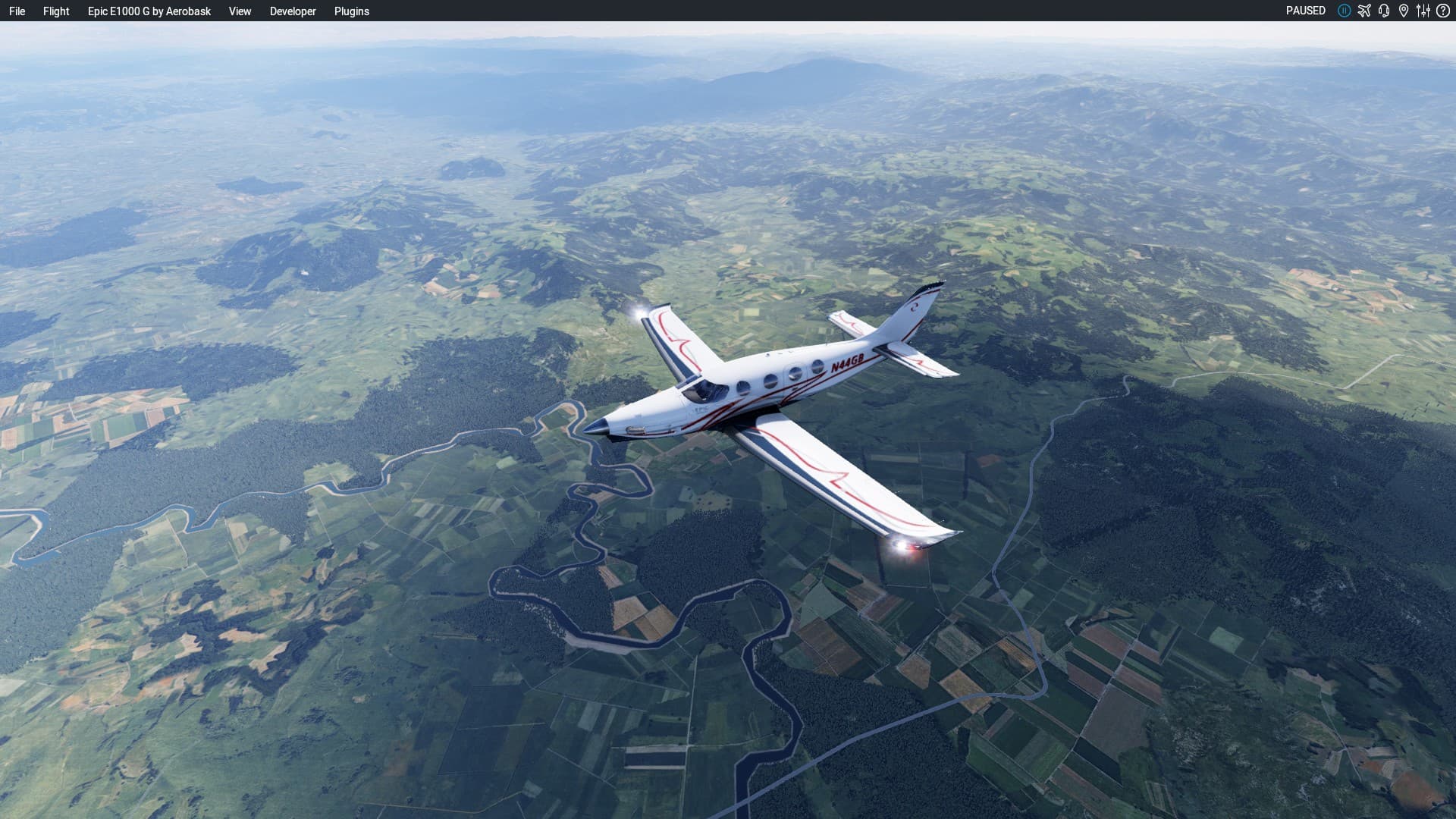The height and width of the screenshot is (819, 1456).
Task: Toggle the blue pause button
Action: [1345, 11]
